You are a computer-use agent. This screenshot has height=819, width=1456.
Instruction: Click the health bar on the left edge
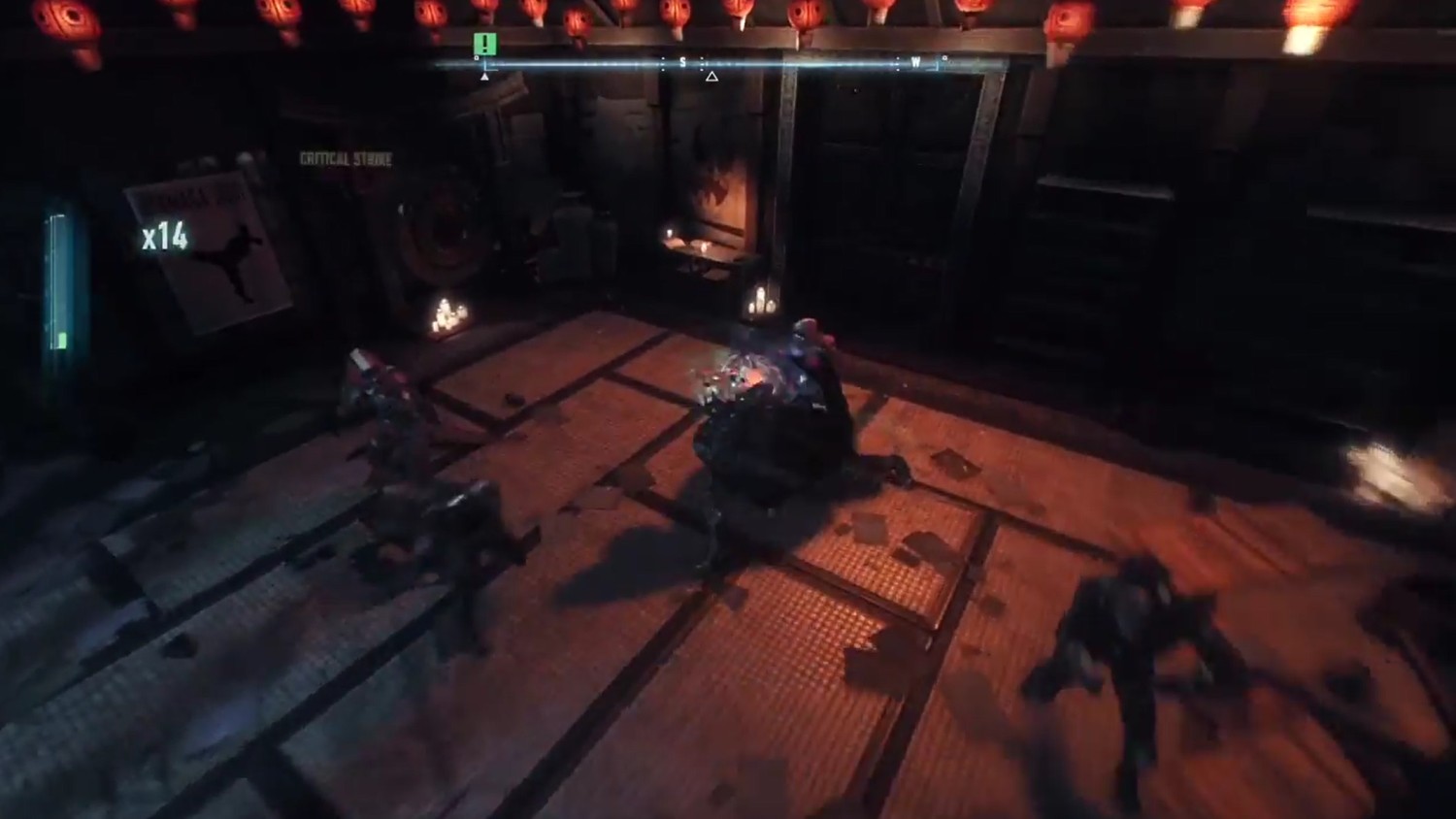pyautogui.click(x=58, y=281)
